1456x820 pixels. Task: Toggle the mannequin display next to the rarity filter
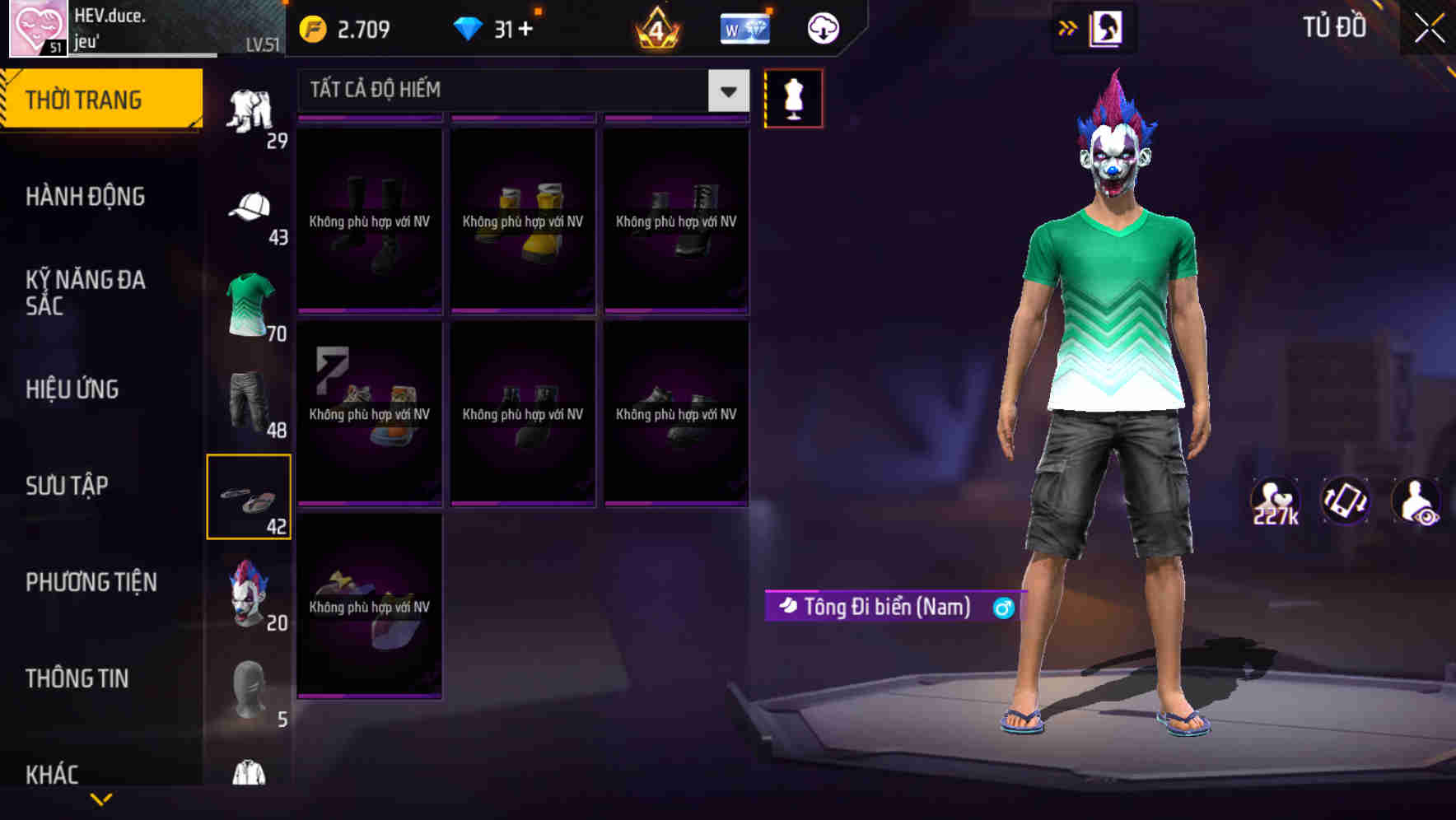pos(793,97)
